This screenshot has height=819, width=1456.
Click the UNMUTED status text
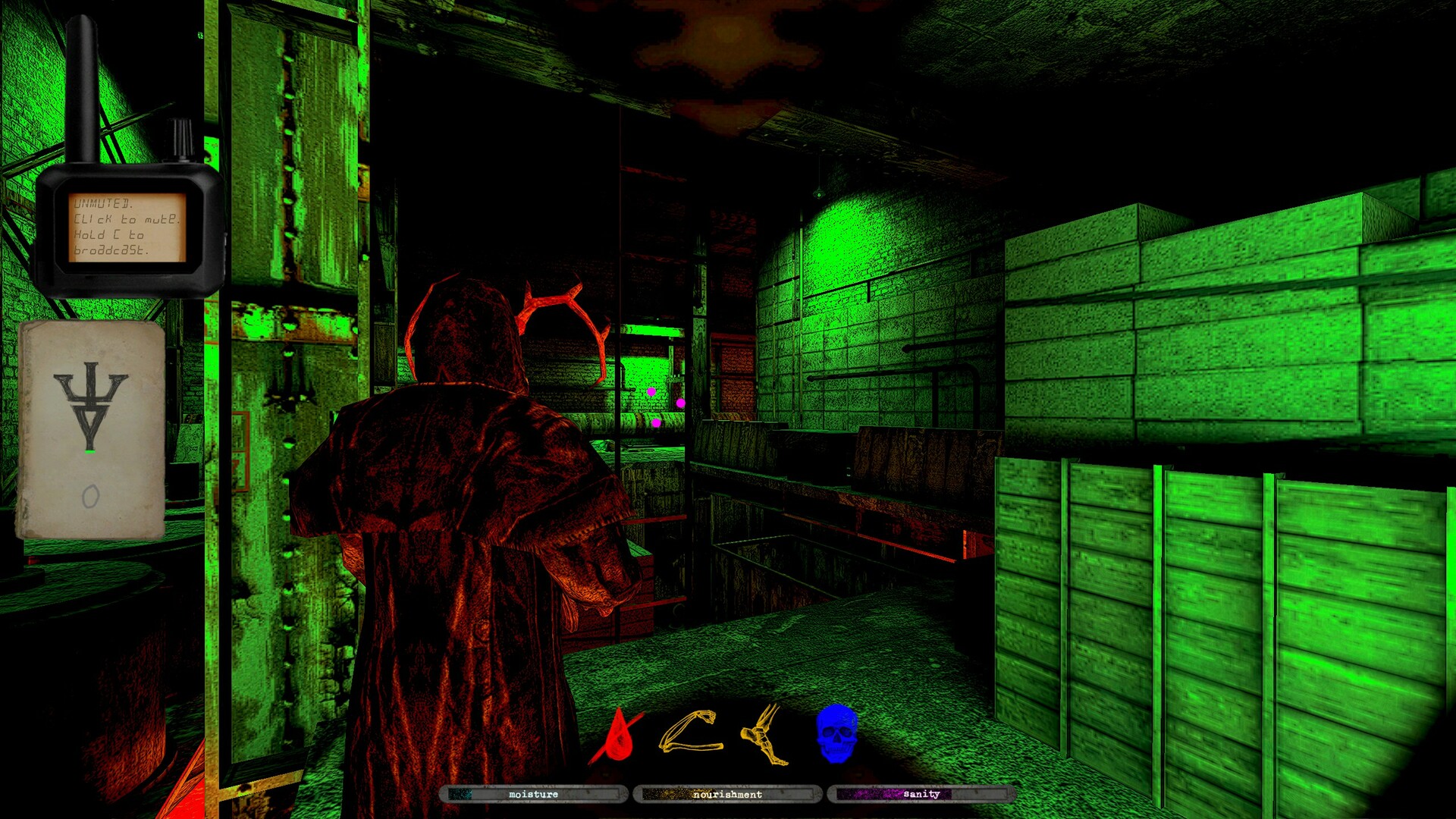click(x=102, y=203)
